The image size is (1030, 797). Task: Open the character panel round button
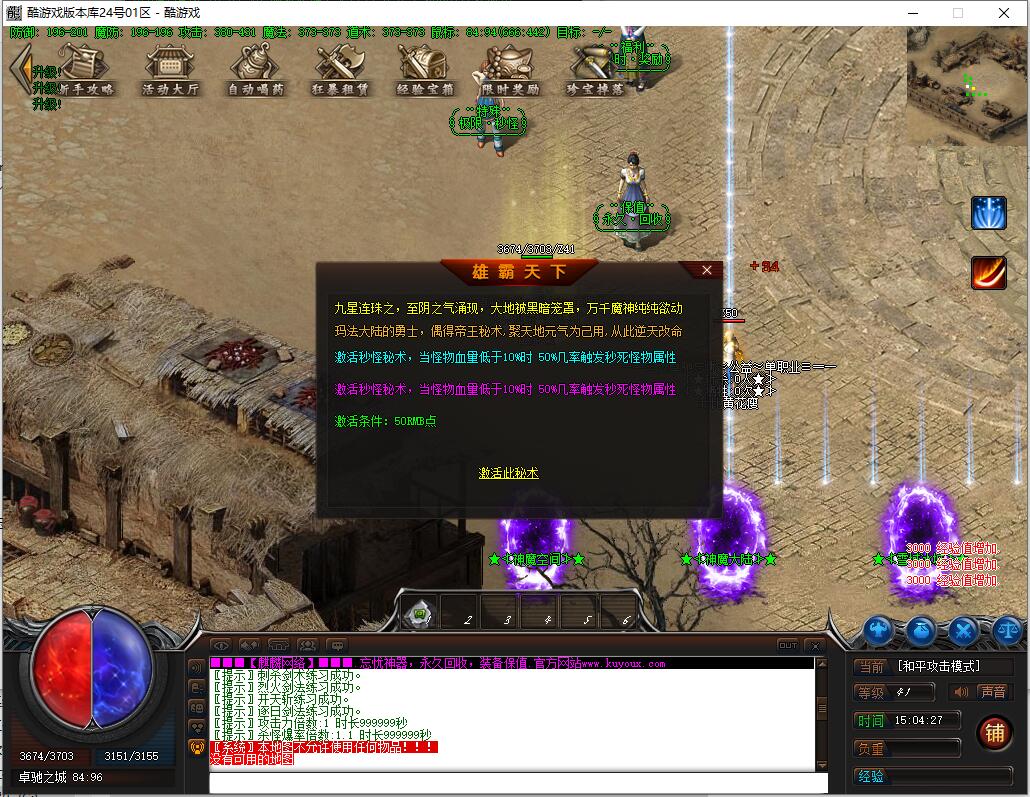879,630
